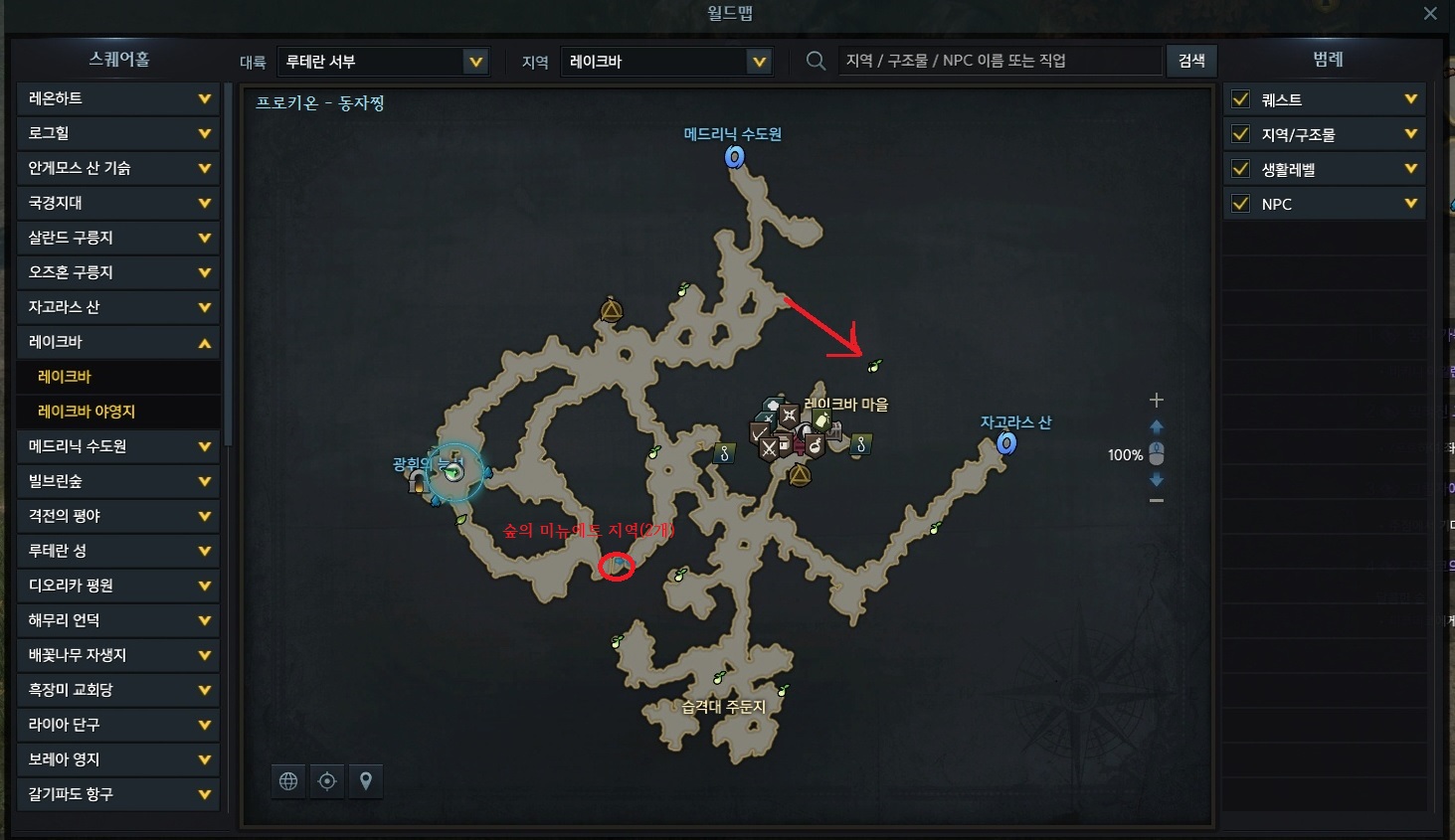This screenshot has height=840, width=1455.
Task: Click the map search text field
Action: pos(999,61)
